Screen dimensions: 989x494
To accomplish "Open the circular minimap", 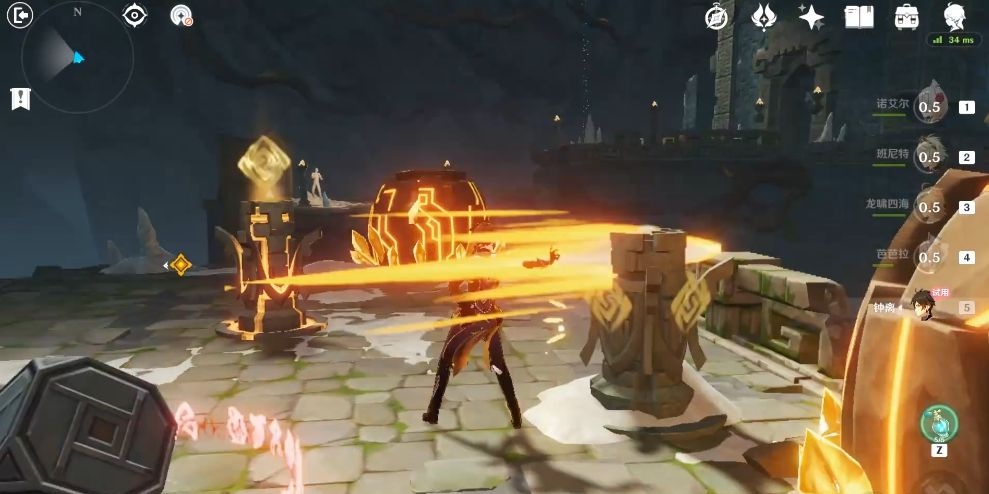I will pyautogui.click(x=78, y=56).
